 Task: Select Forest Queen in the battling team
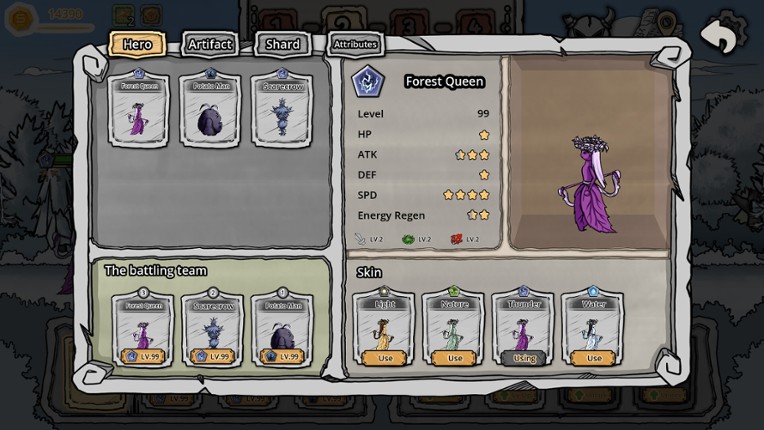tap(141, 329)
